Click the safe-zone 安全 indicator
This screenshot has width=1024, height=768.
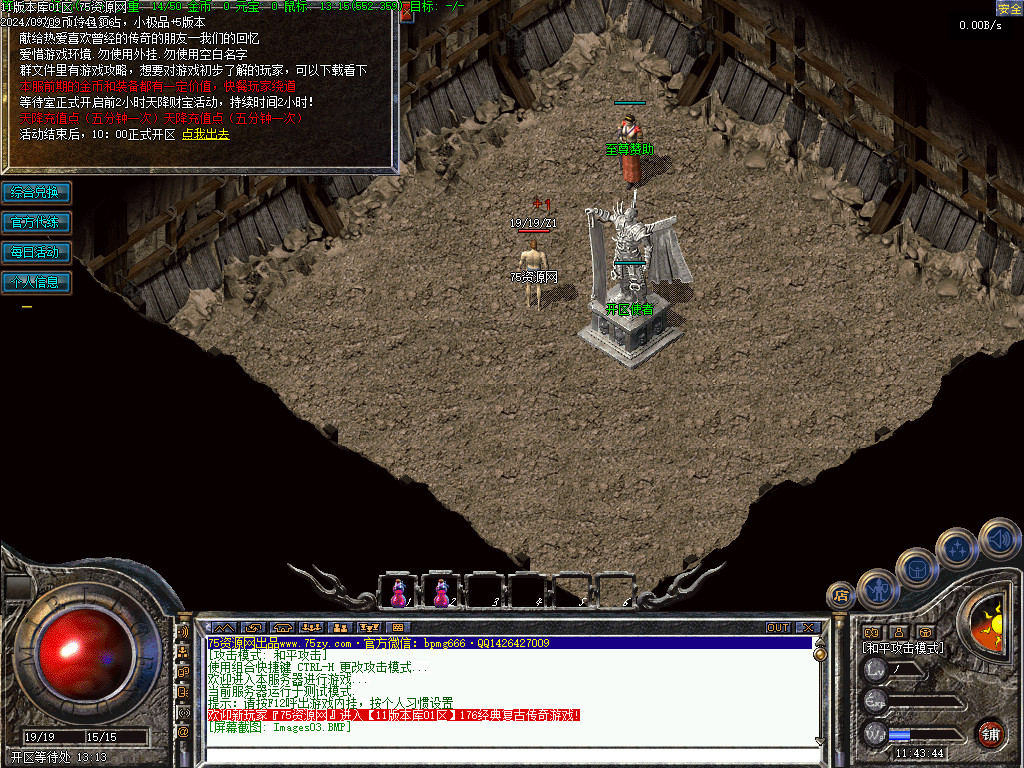1009,9
